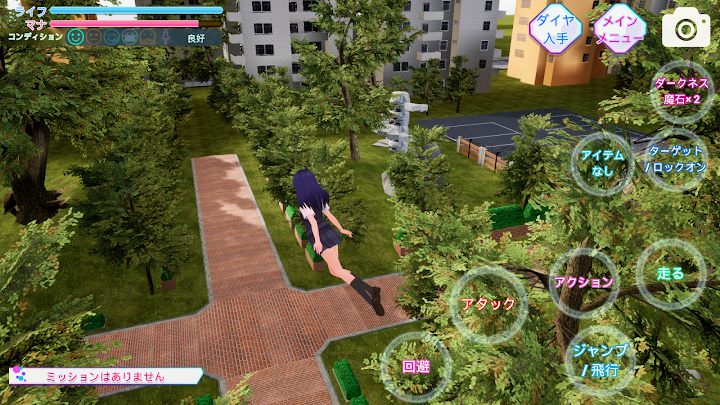Hit the アタック attack button

pos(489,304)
